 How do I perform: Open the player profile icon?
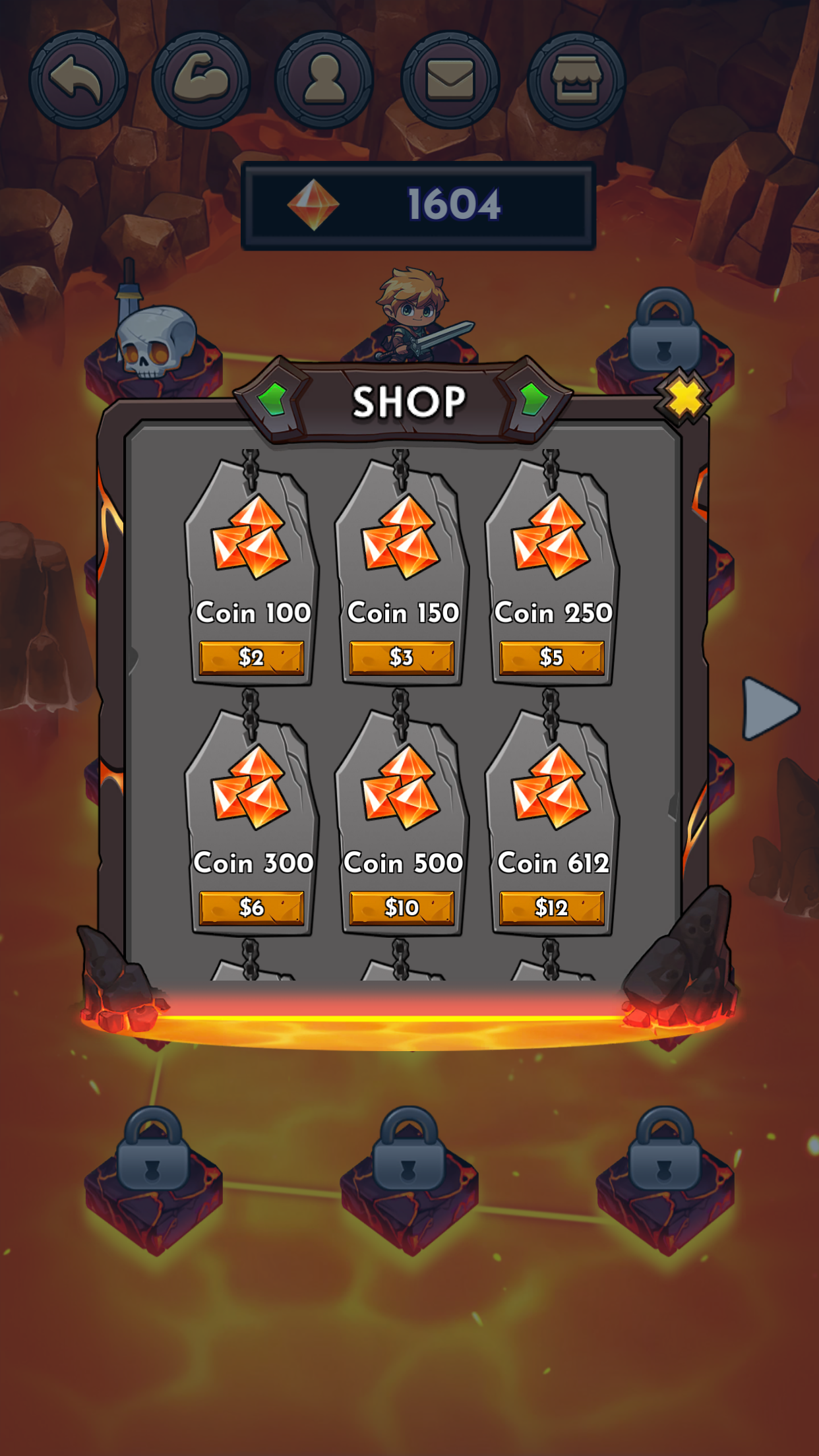click(x=324, y=80)
